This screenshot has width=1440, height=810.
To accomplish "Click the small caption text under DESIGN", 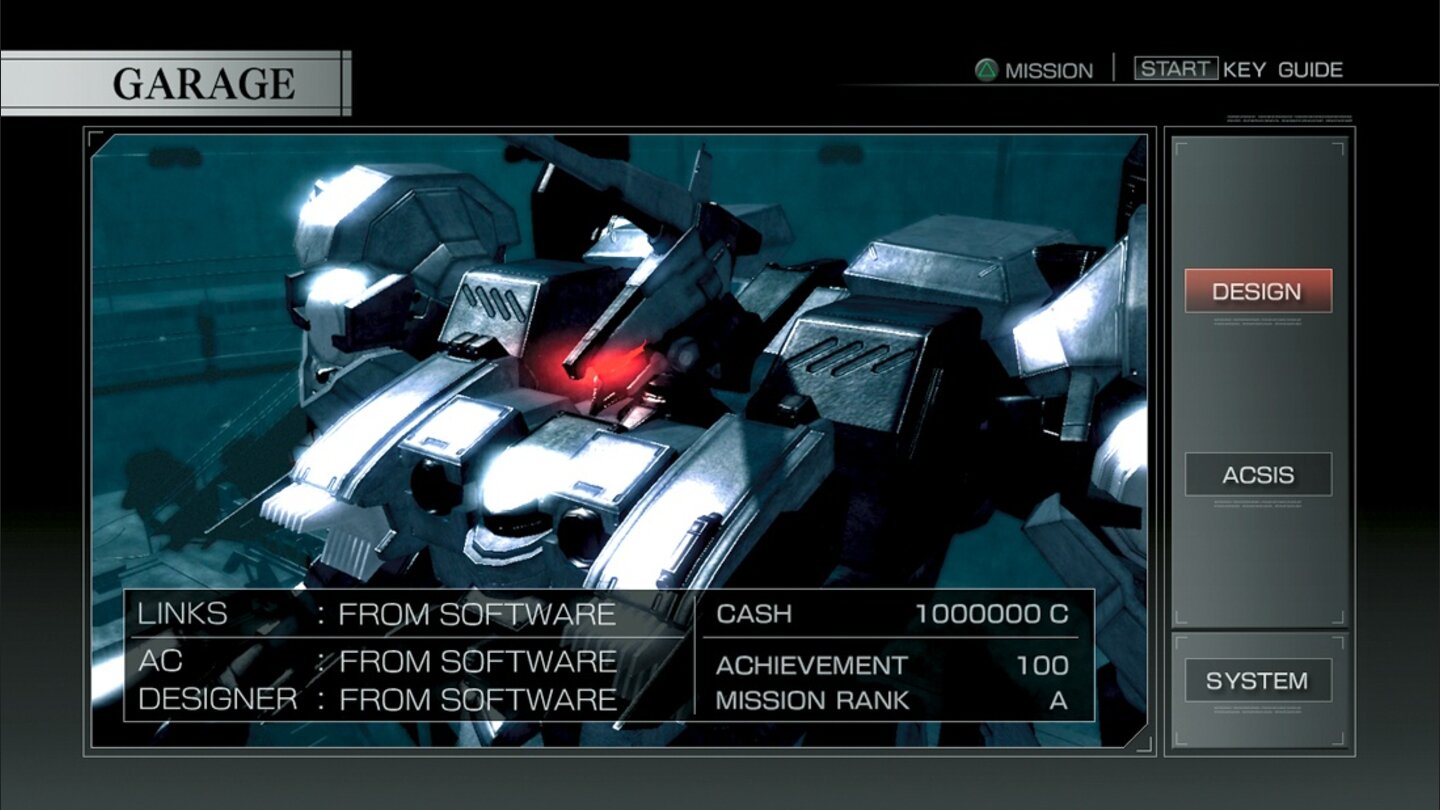I will coord(1258,322).
